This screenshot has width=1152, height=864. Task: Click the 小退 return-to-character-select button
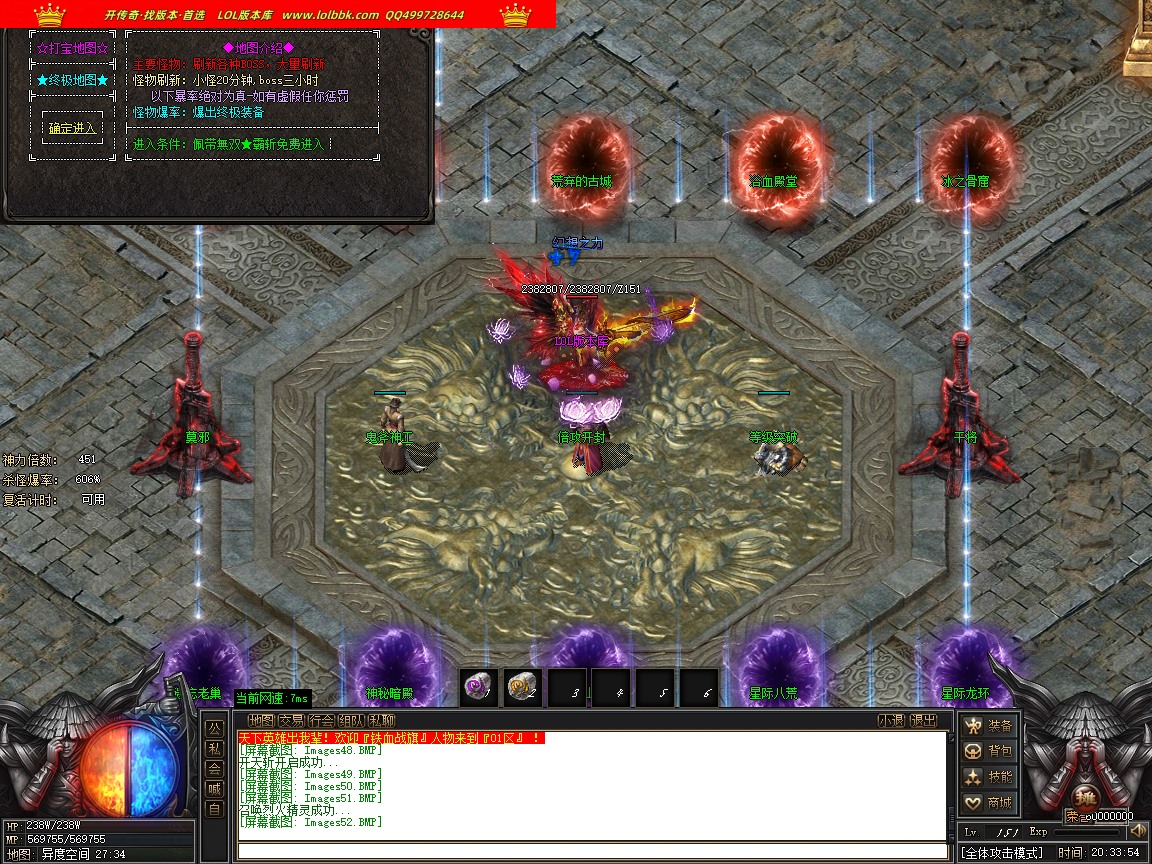coord(891,720)
